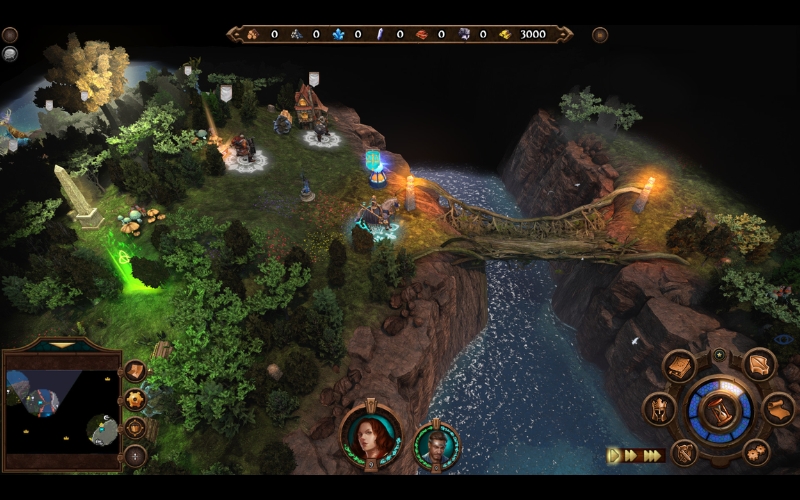Screen dimensions: 800x500
Task: Click the plus/minus zoom button beside minimap
Action: [x=134, y=456]
